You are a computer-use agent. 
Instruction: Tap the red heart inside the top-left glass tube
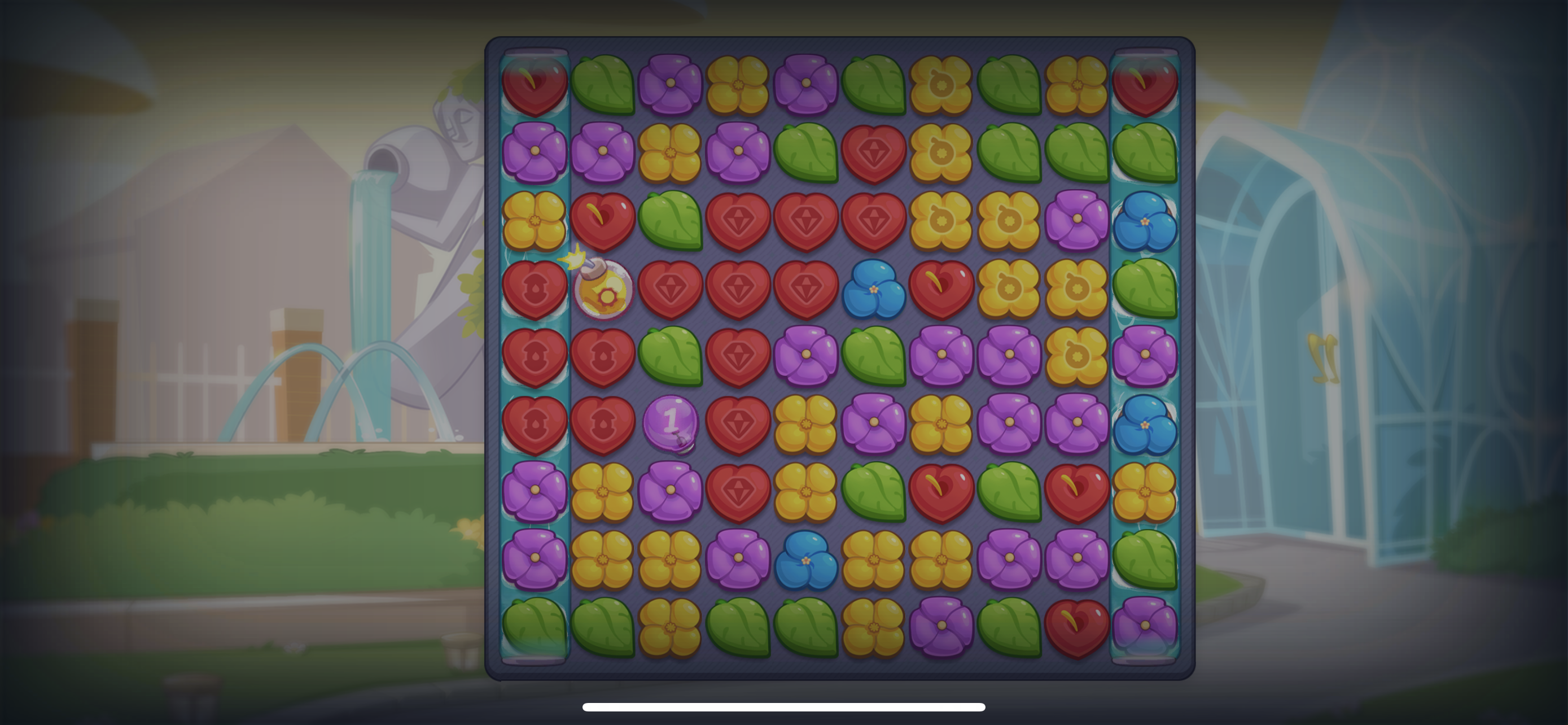pyautogui.click(x=536, y=85)
